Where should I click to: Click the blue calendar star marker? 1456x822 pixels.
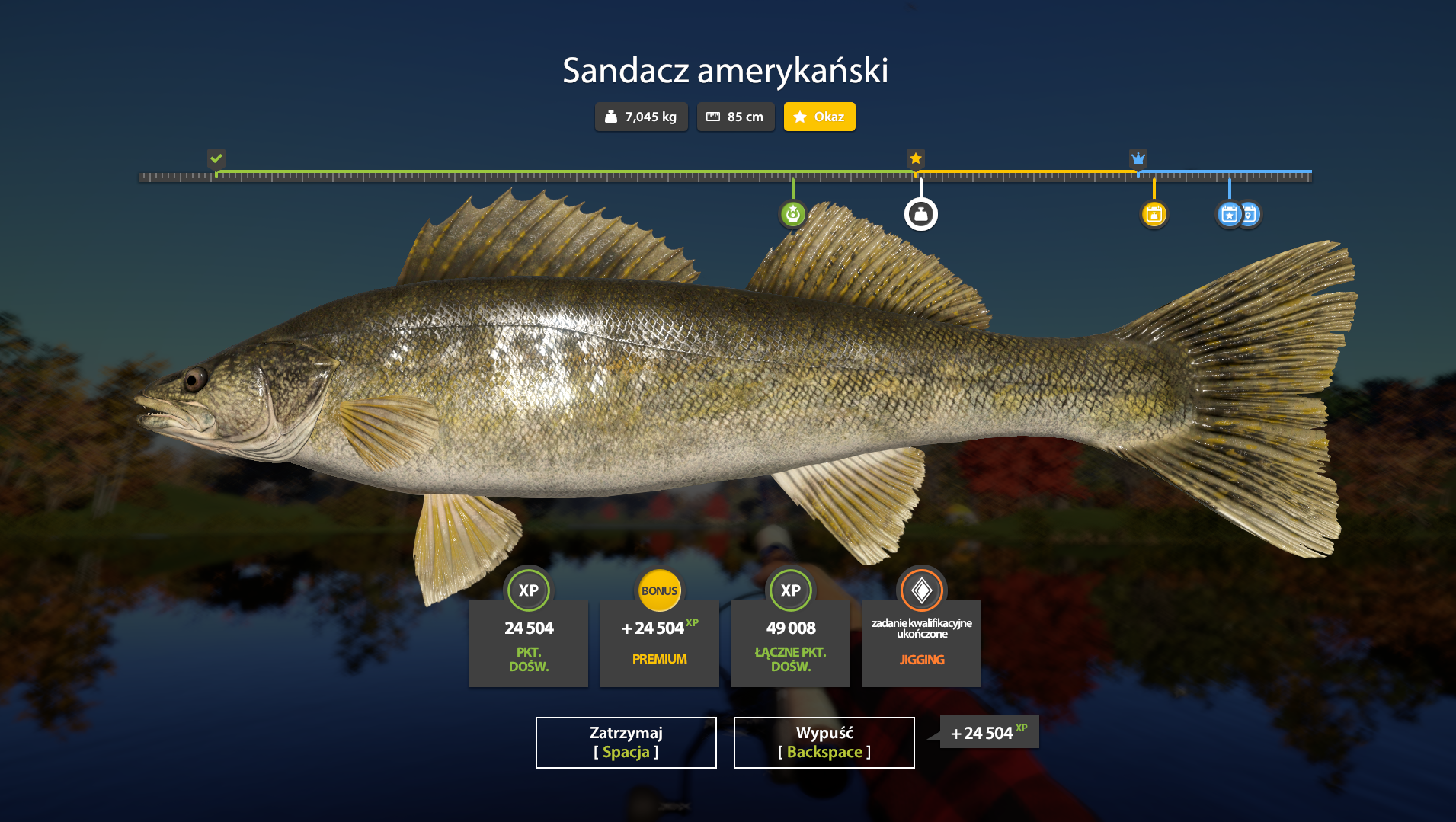(x=1227, y=214)
